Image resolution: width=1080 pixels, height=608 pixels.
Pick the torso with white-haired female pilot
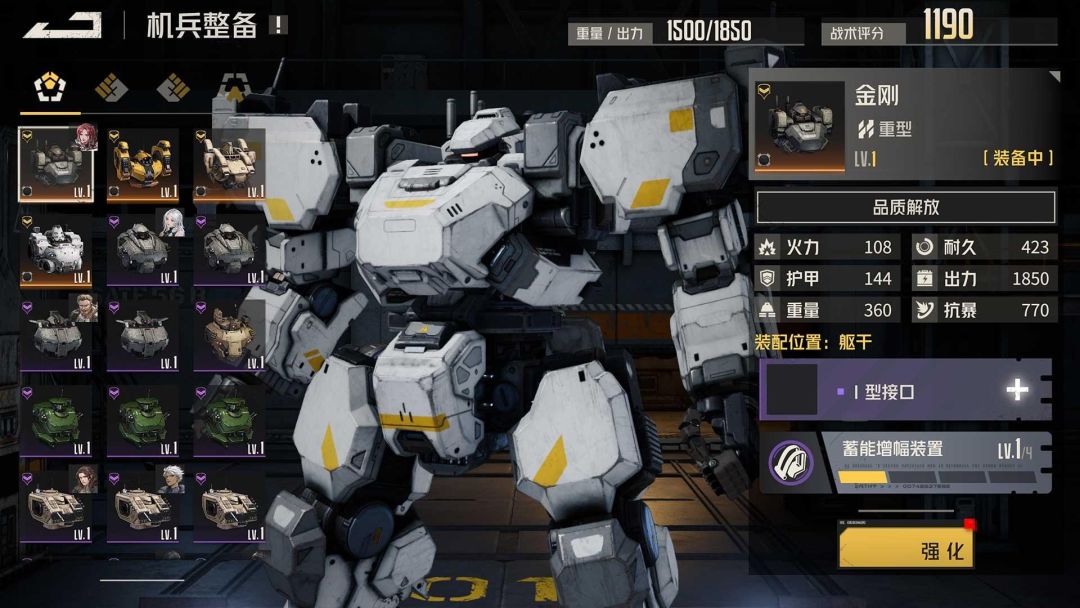tap(142, 249)
